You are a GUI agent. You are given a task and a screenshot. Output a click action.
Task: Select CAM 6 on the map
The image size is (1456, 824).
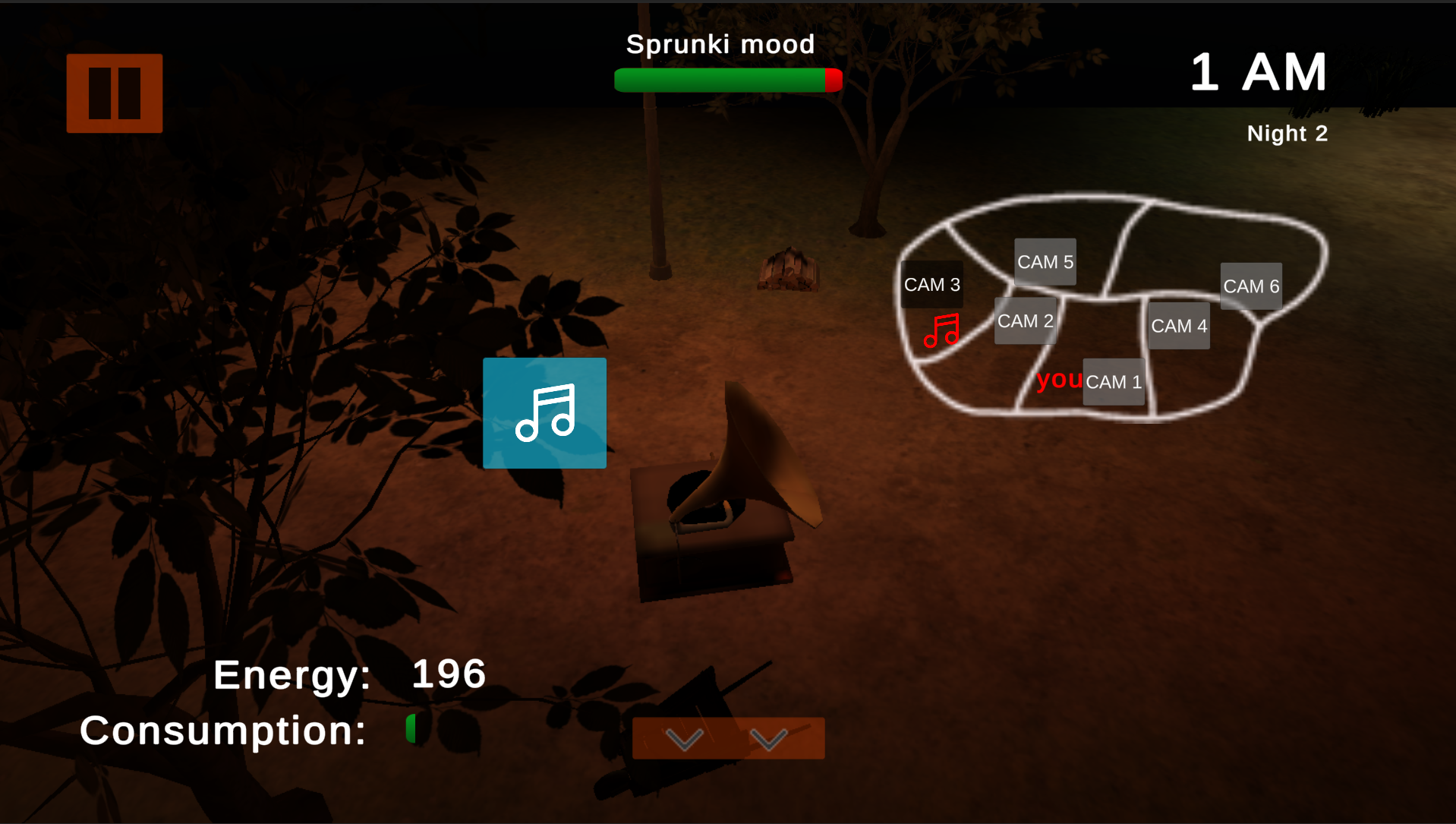click(x=1251, y=286)
